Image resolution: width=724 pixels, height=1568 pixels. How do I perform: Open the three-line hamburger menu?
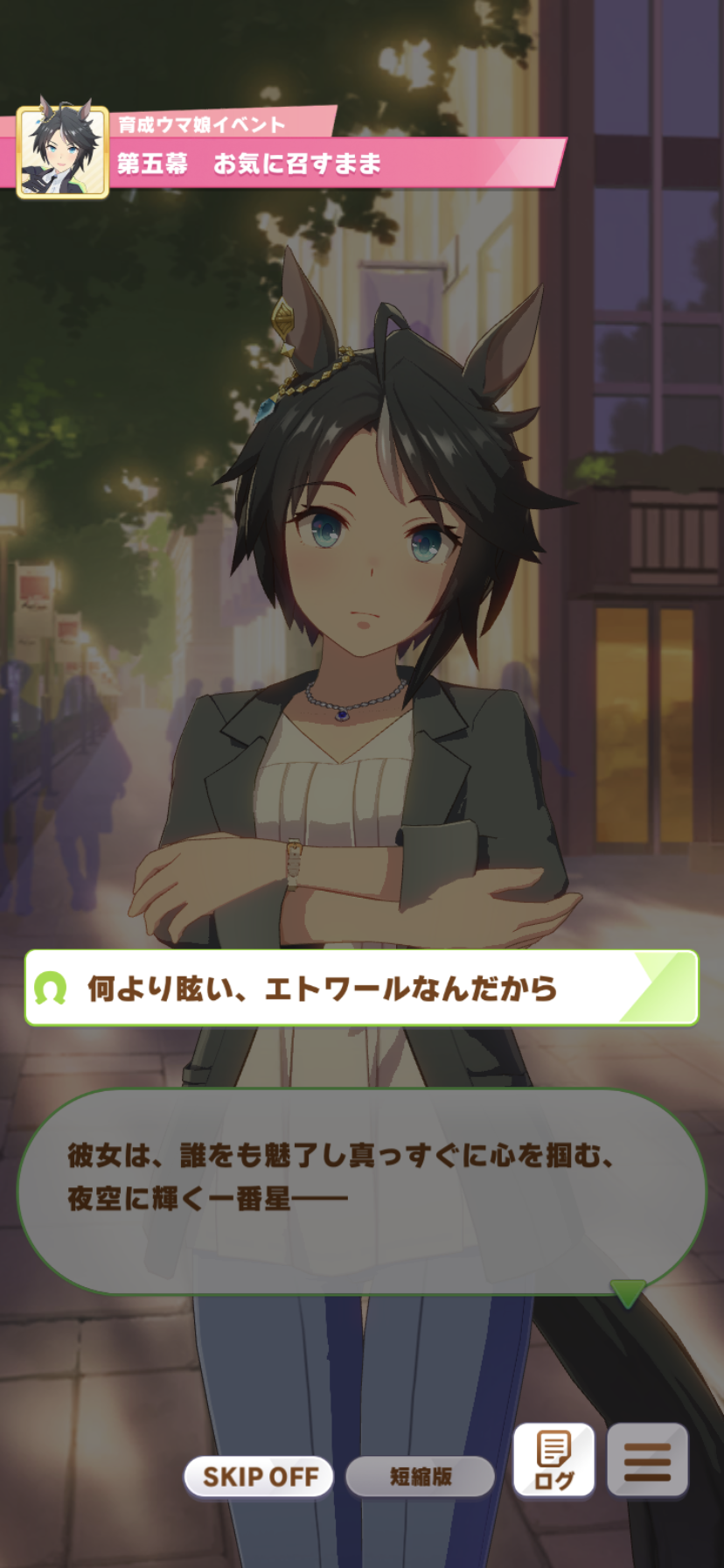pos(647,1461)
